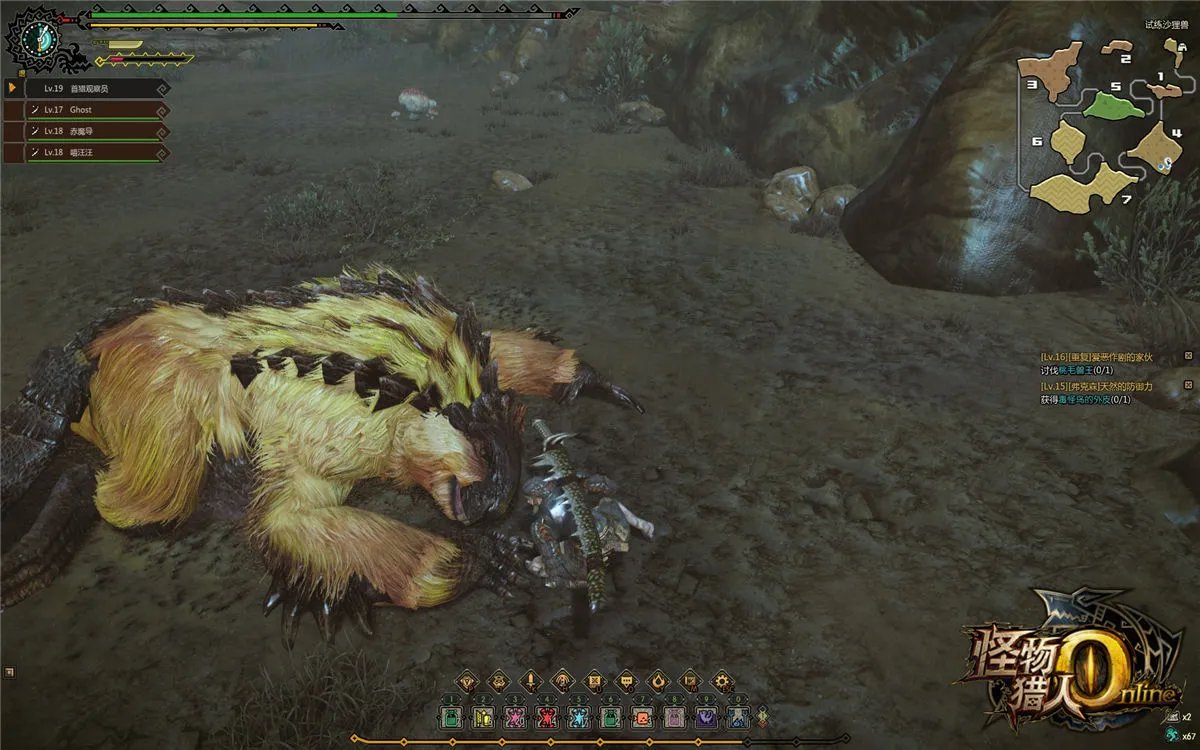Image resolution: width=1200 pixels, height=750 pixels.
Task: Click the green area 5 on the minimap
Action: (x=1113, y=104)
